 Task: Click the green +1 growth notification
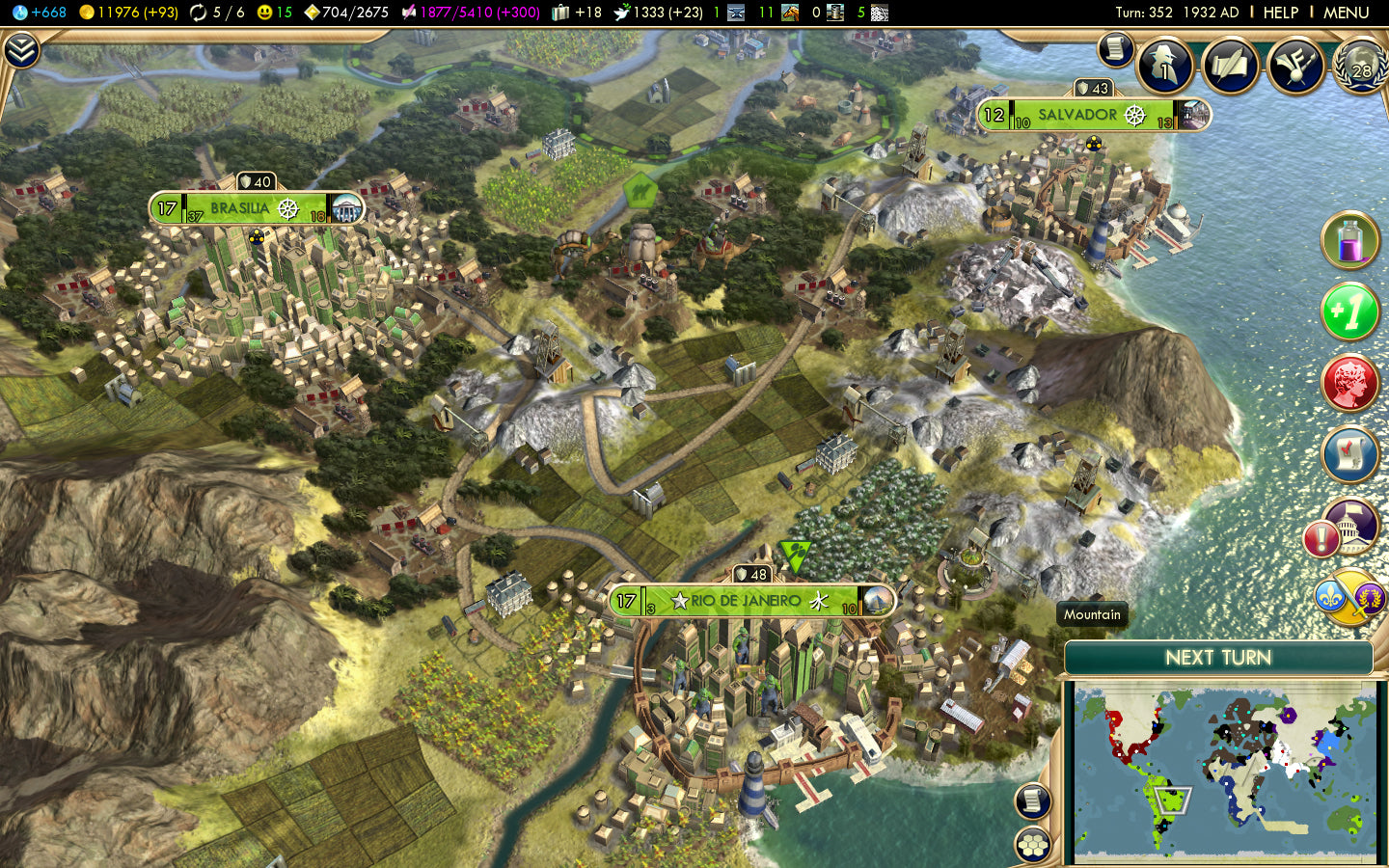pyautogui.click(x=1350, y=312)
